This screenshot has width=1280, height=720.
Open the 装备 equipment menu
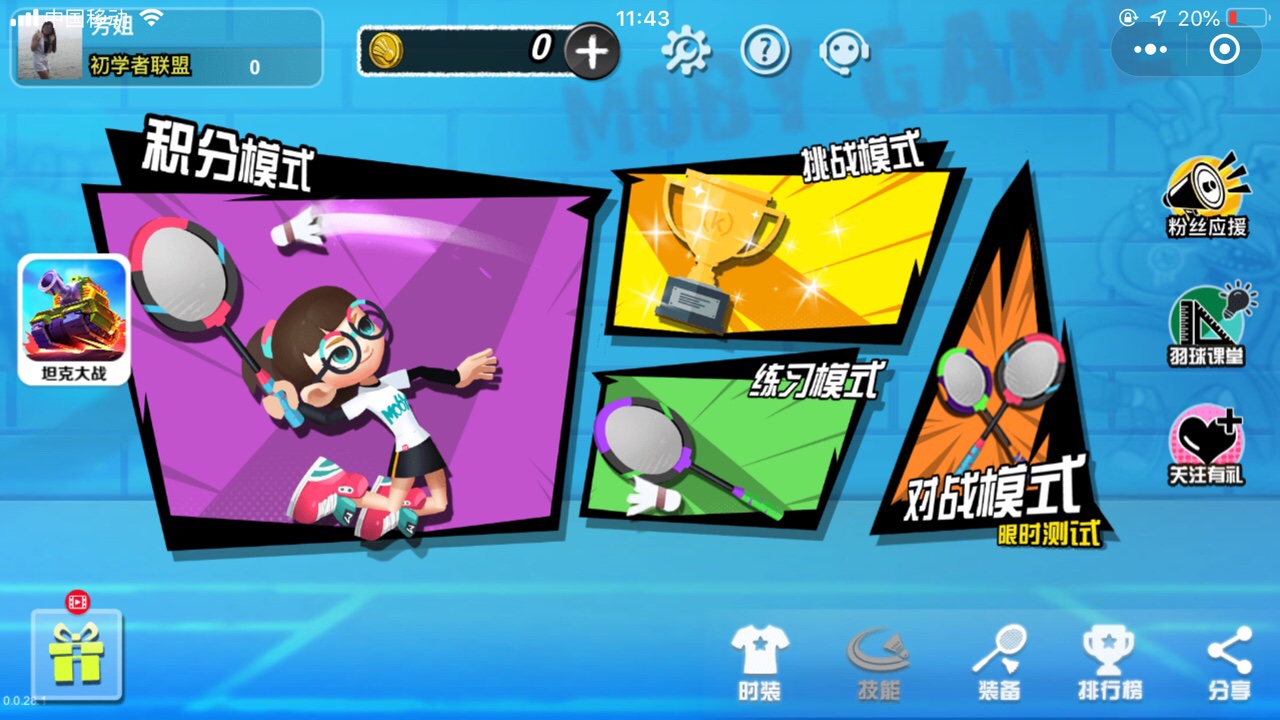[x=998, y=662]
